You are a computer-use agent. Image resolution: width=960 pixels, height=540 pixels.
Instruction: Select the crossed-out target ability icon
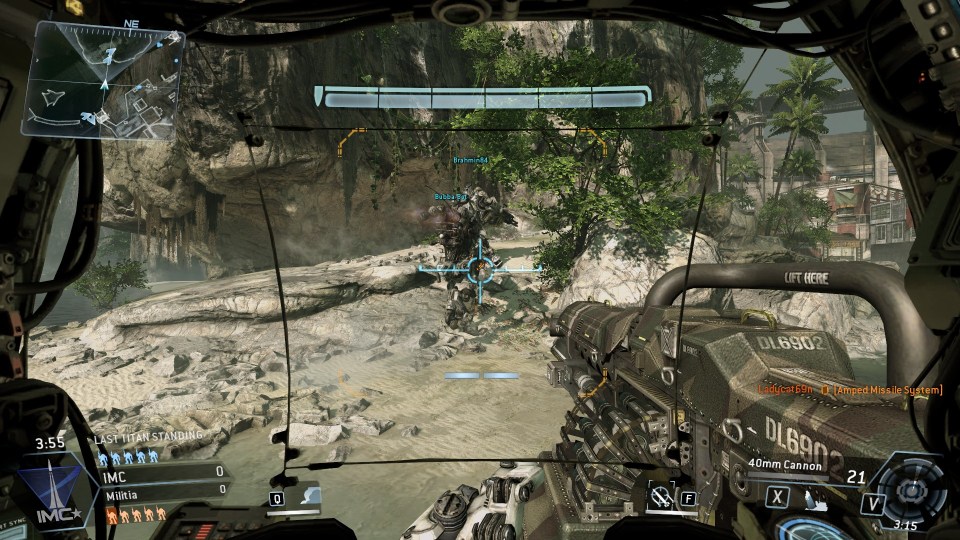pyautogui.click(x=659, y=496)
